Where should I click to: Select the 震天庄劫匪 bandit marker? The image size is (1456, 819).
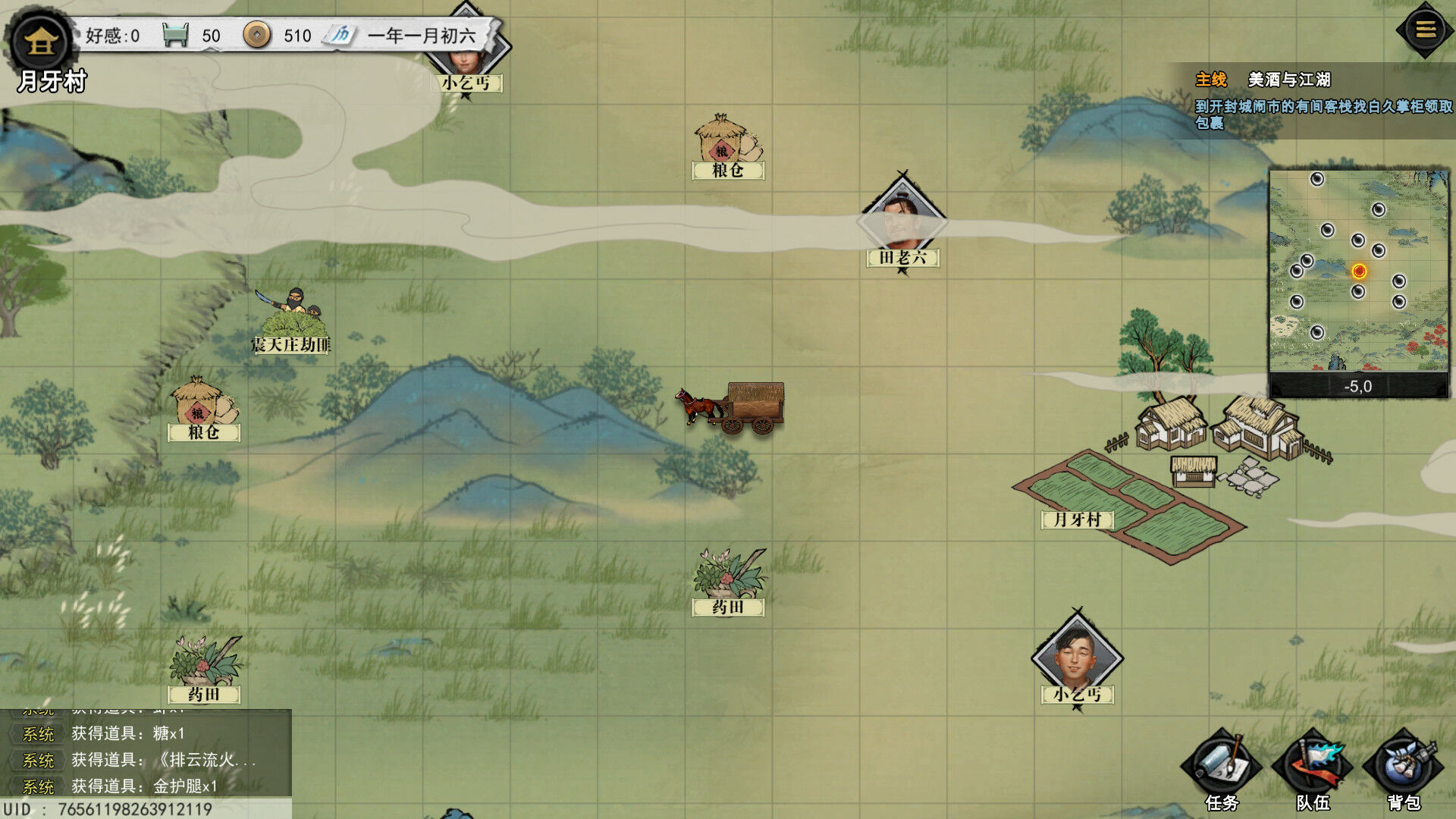[292, 318]
